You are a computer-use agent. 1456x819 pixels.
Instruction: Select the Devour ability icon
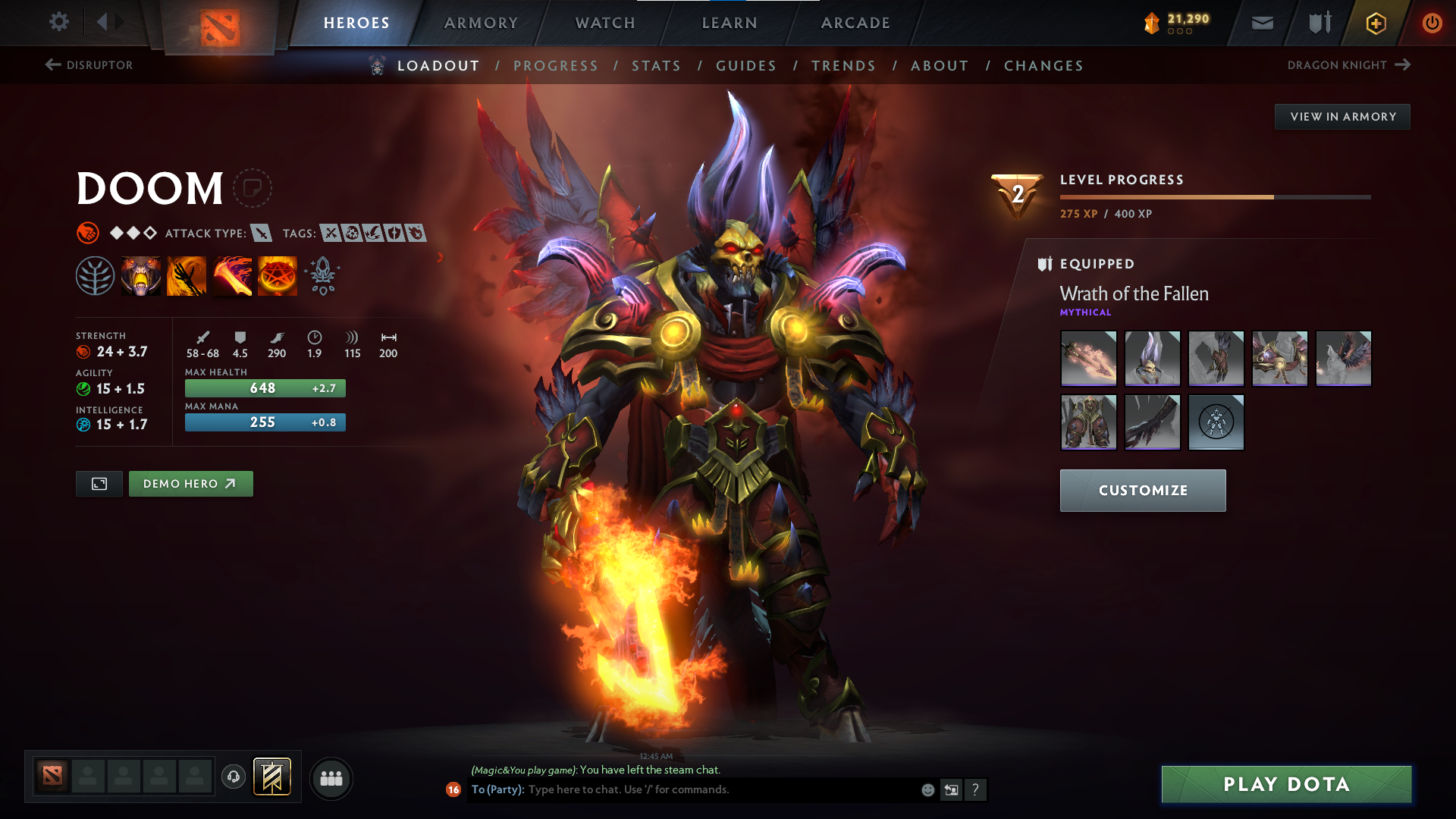(141, 275)
